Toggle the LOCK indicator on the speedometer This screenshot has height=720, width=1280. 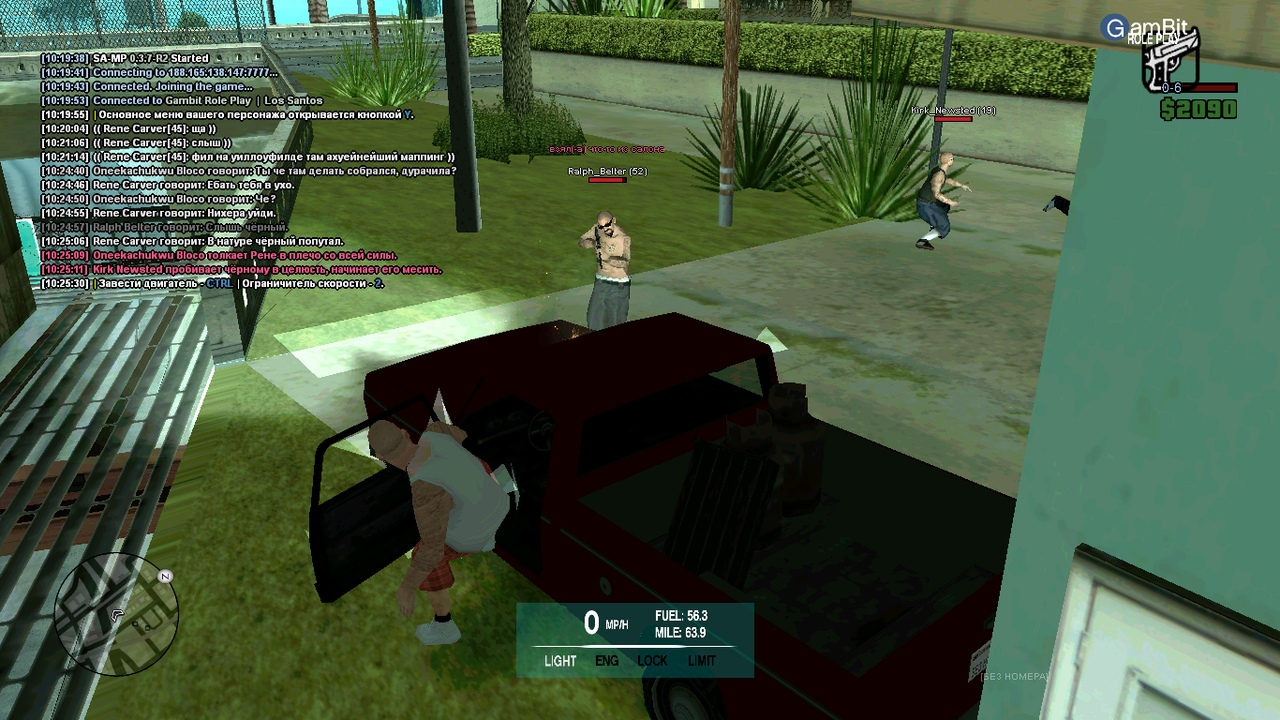click(652, 661)
